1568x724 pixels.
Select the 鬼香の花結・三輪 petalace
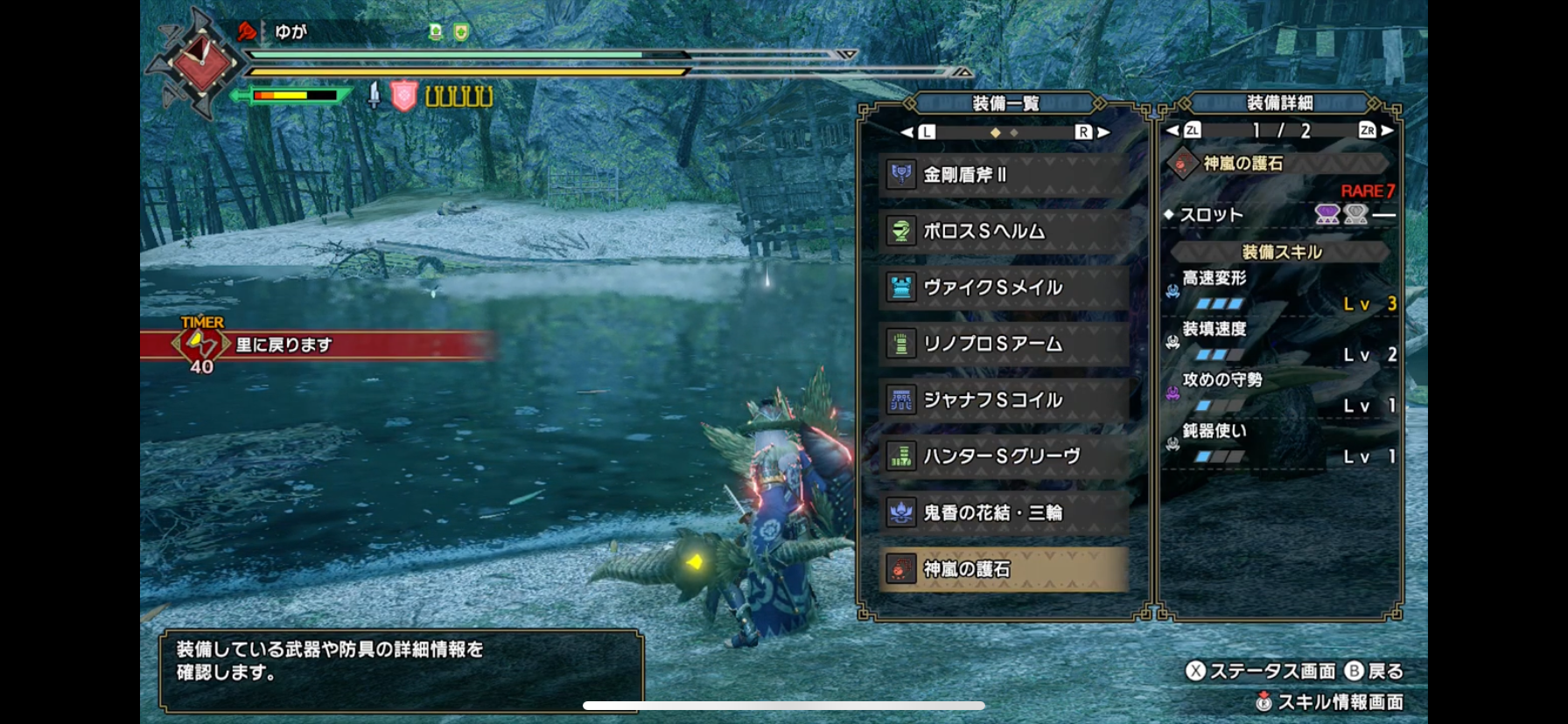click(x=1003, y=512)
